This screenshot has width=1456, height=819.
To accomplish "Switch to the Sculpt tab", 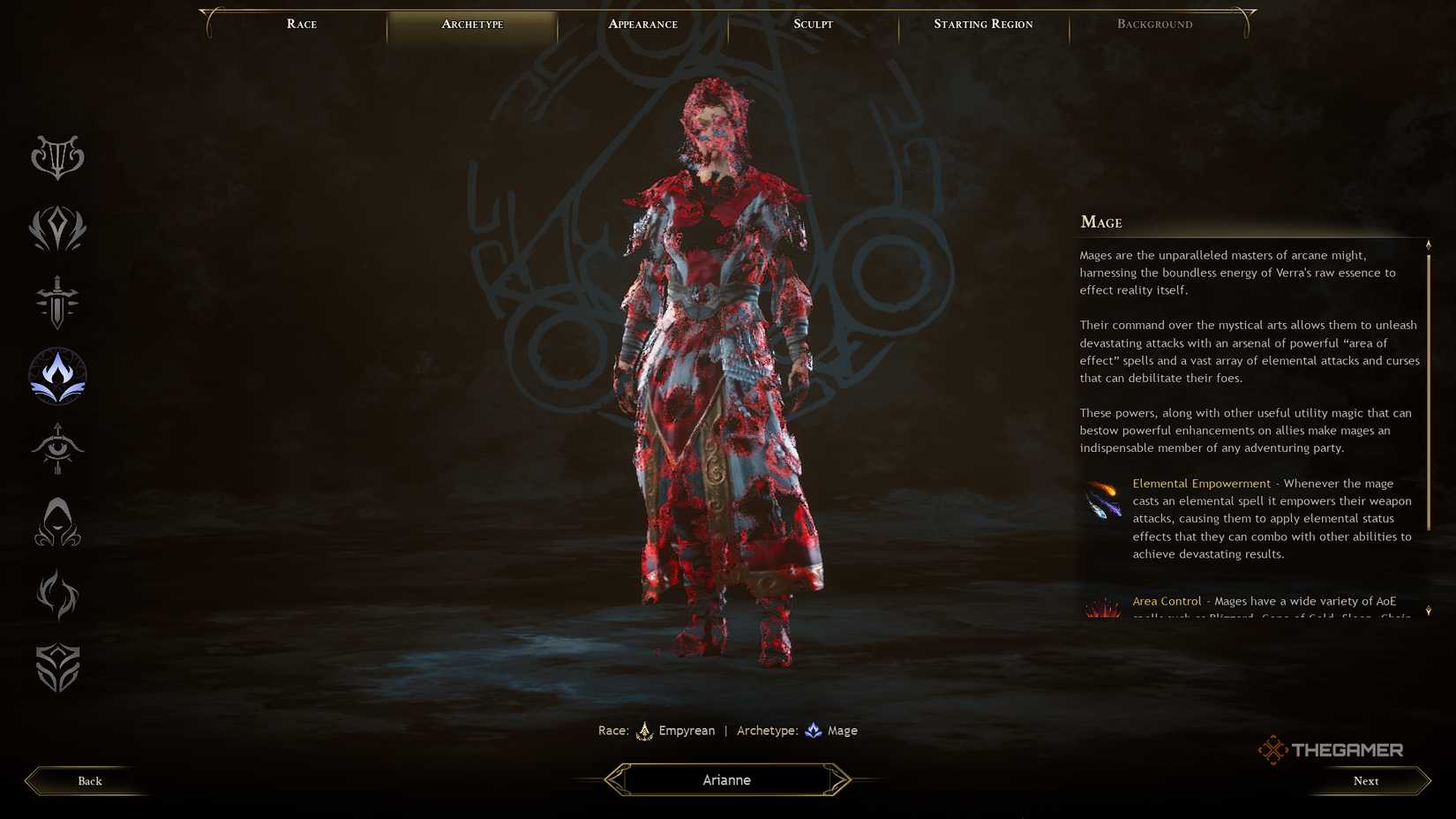I will coord(811,24).
